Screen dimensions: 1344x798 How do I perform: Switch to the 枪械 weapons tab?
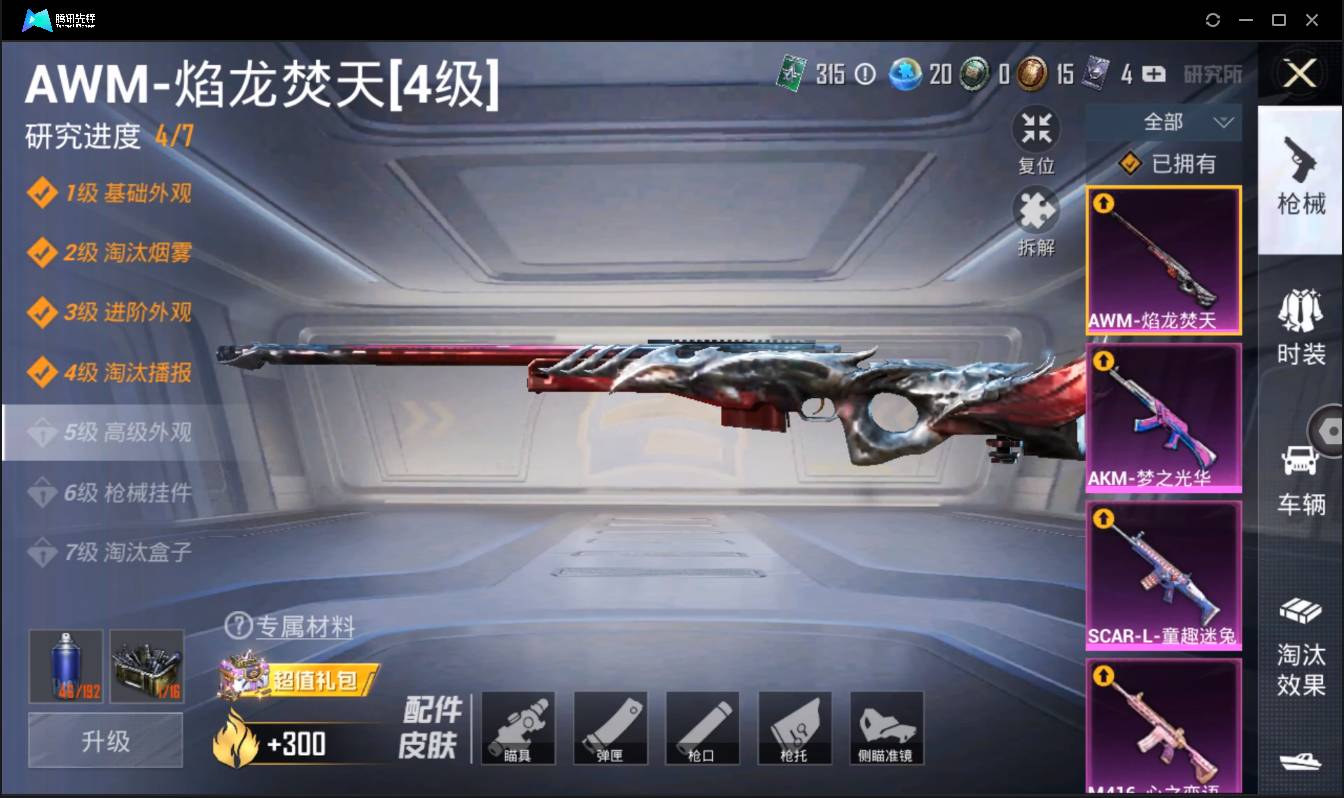pyautogui.click(x=1300, y=180)
